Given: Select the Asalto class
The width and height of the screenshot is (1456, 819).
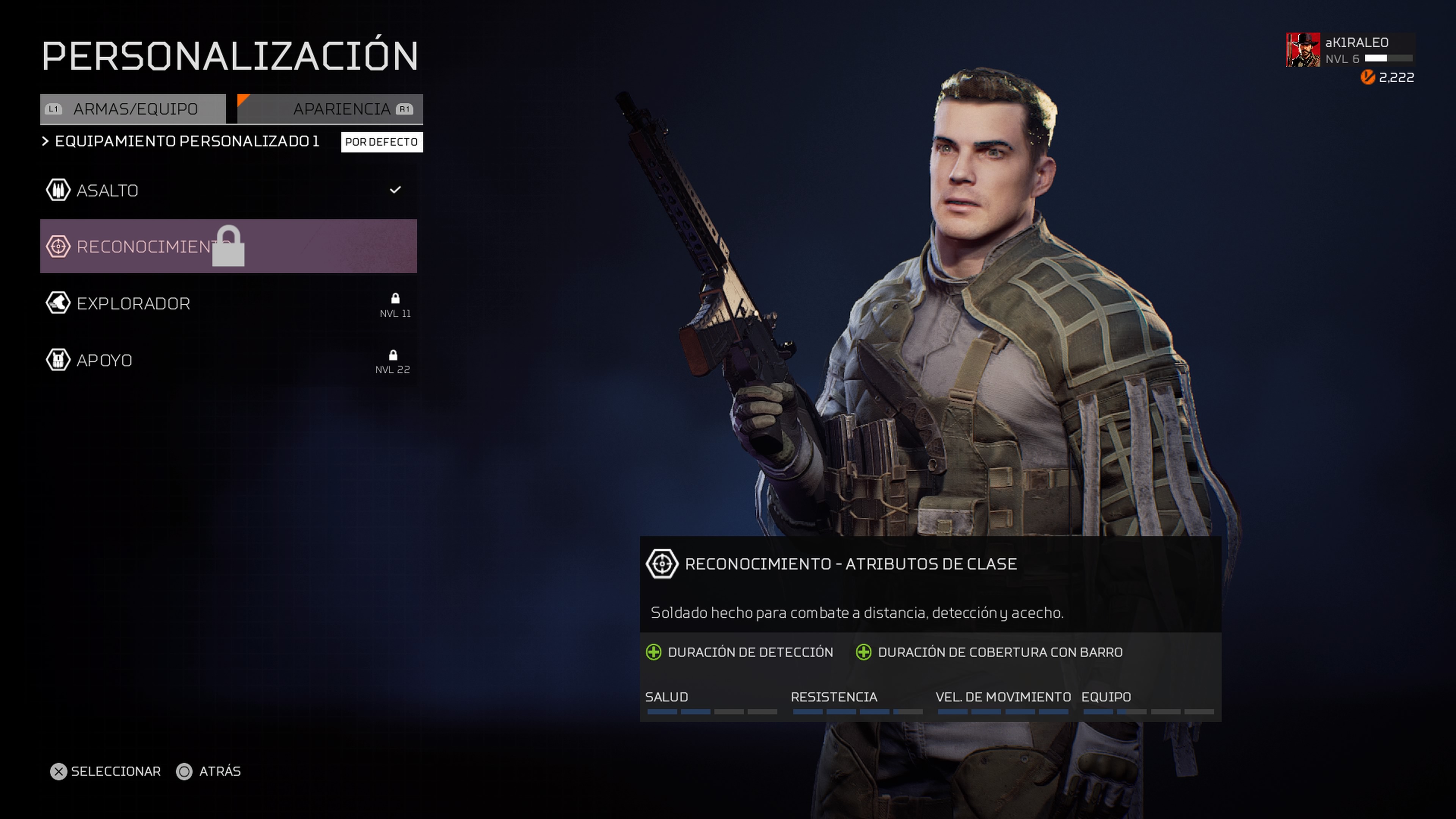Looking at the screenshot, I should pos(228,190).
